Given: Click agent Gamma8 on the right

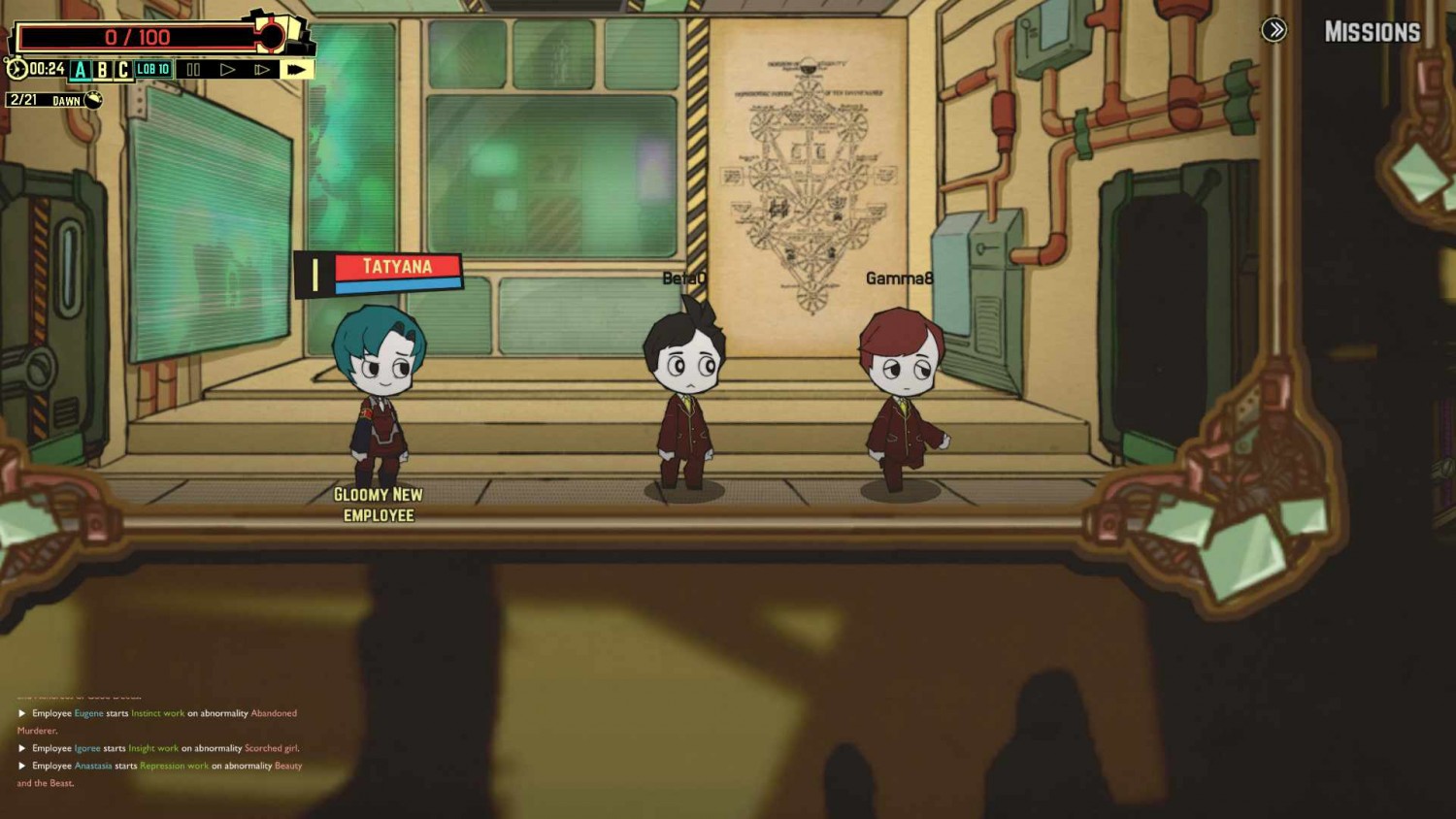Looking at the screenshot, I should pyautogui.click(x=903, y=398).
